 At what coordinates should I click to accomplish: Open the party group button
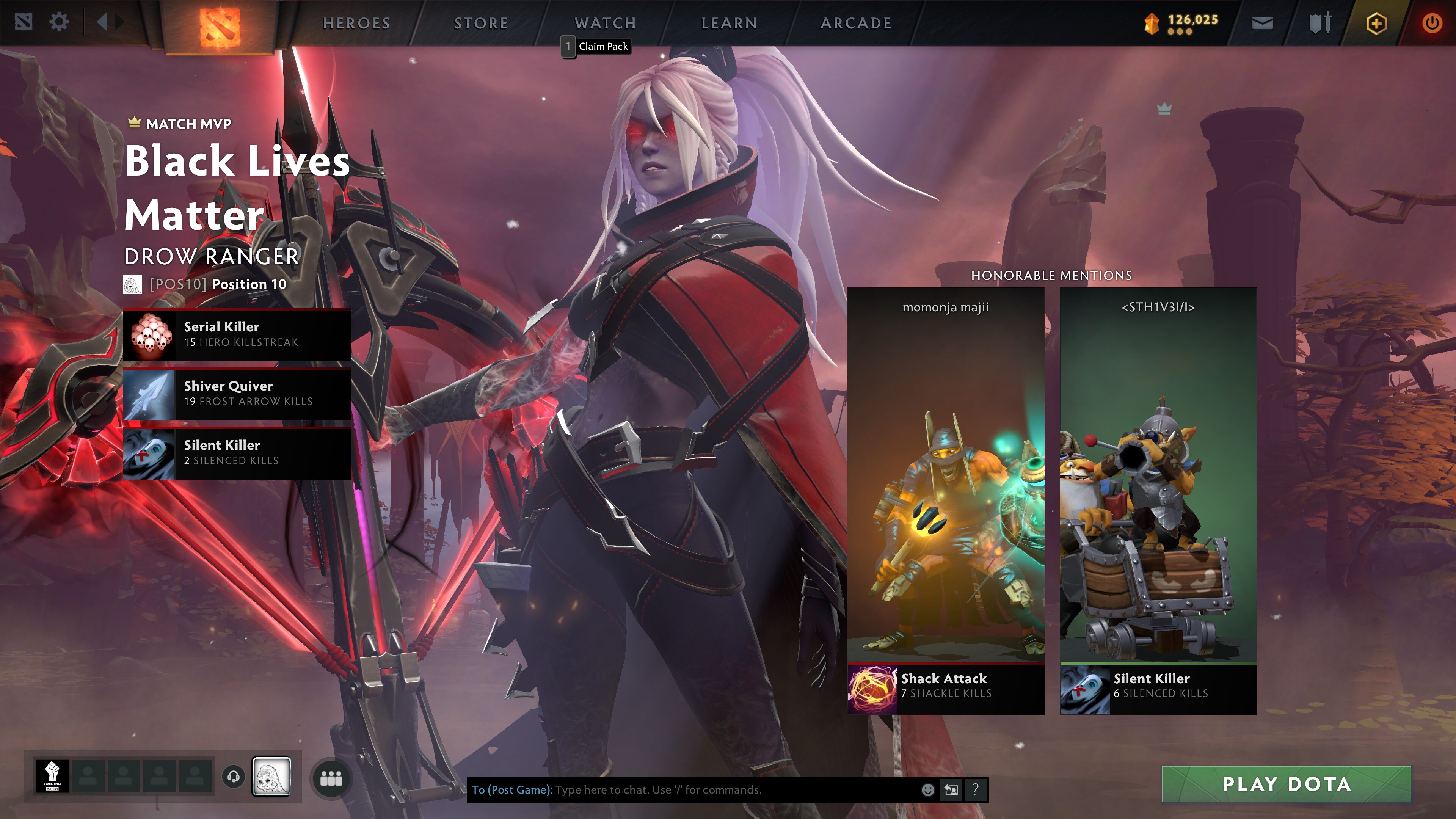click(331, 778)
